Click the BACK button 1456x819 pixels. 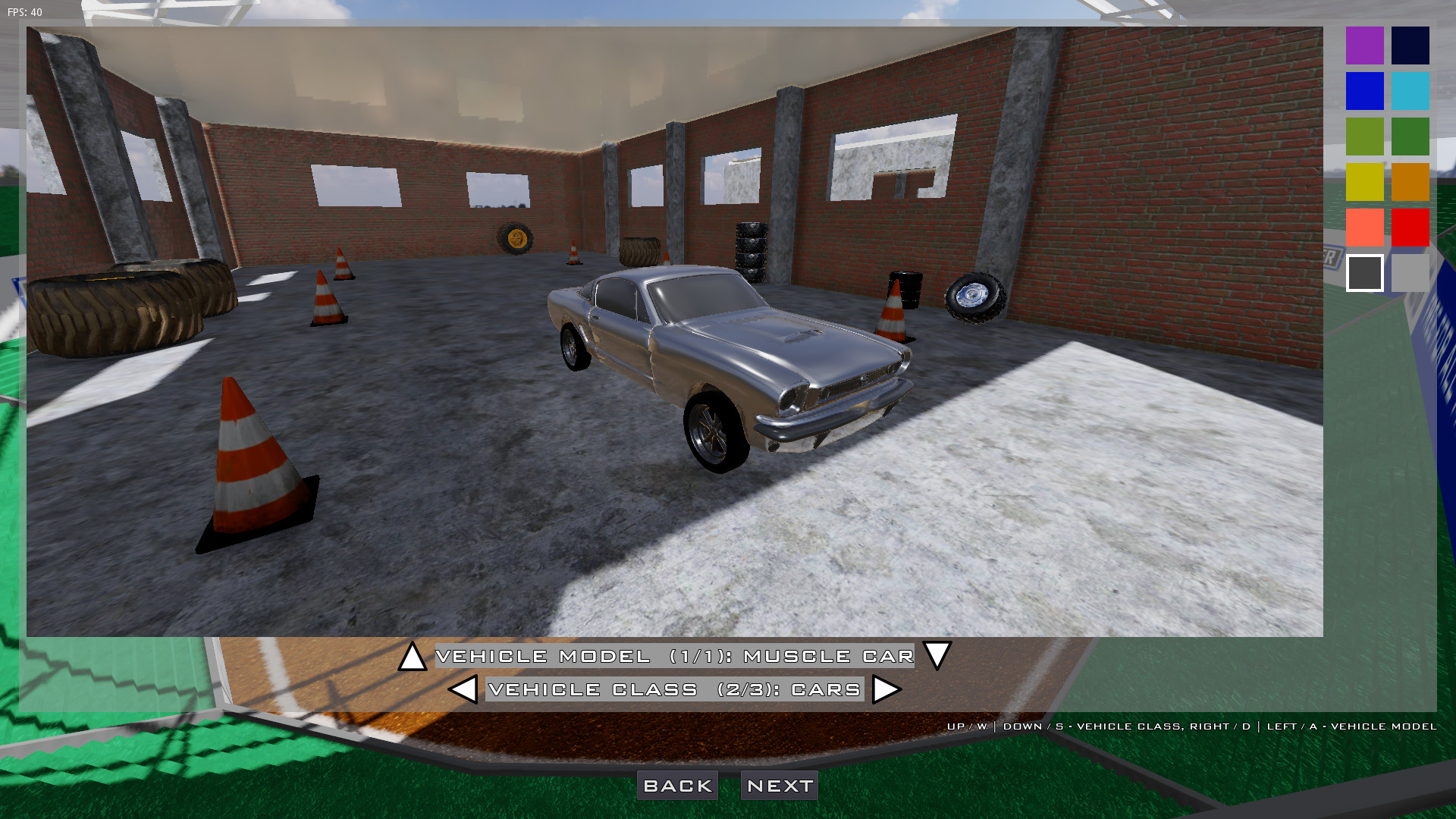677,785
